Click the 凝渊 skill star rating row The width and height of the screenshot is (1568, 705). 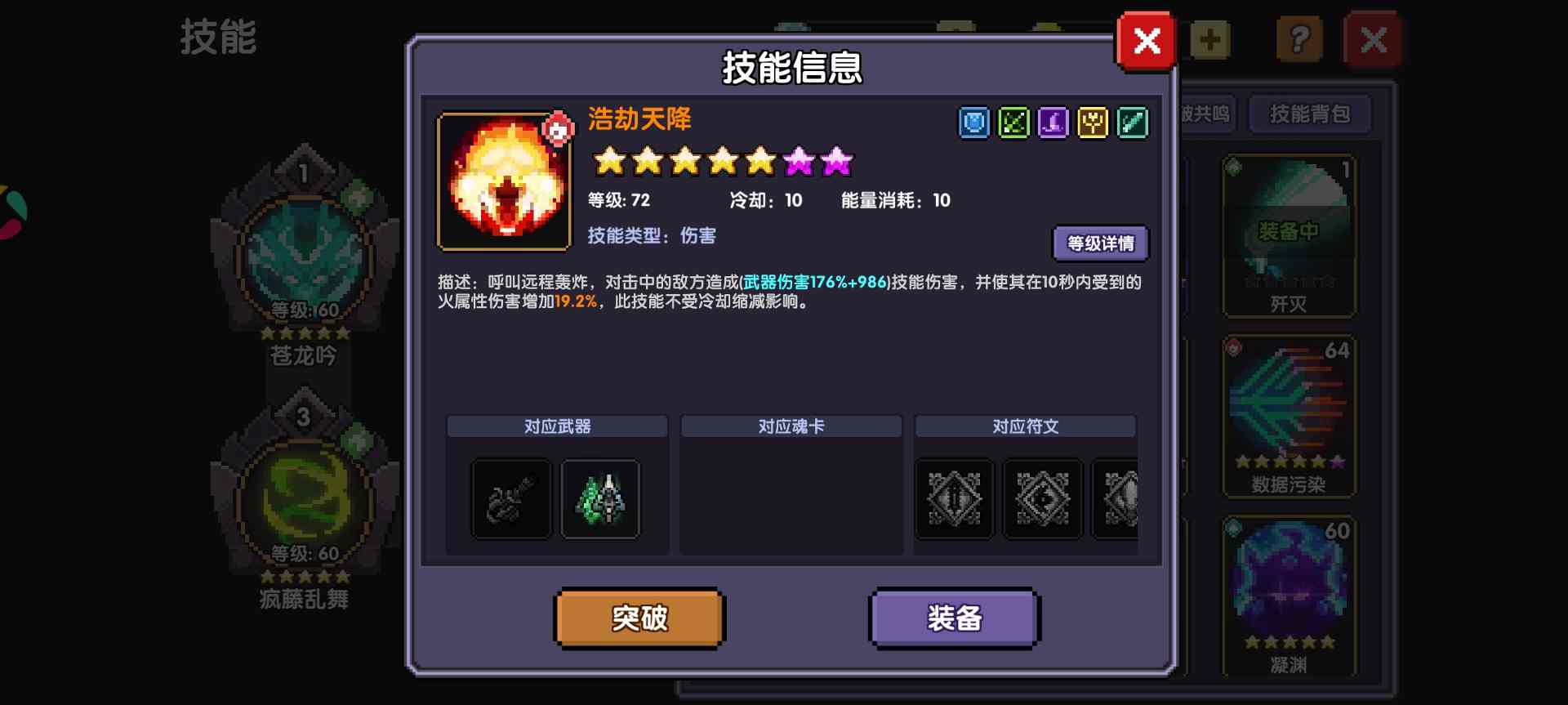click(x=1290, y=641)
